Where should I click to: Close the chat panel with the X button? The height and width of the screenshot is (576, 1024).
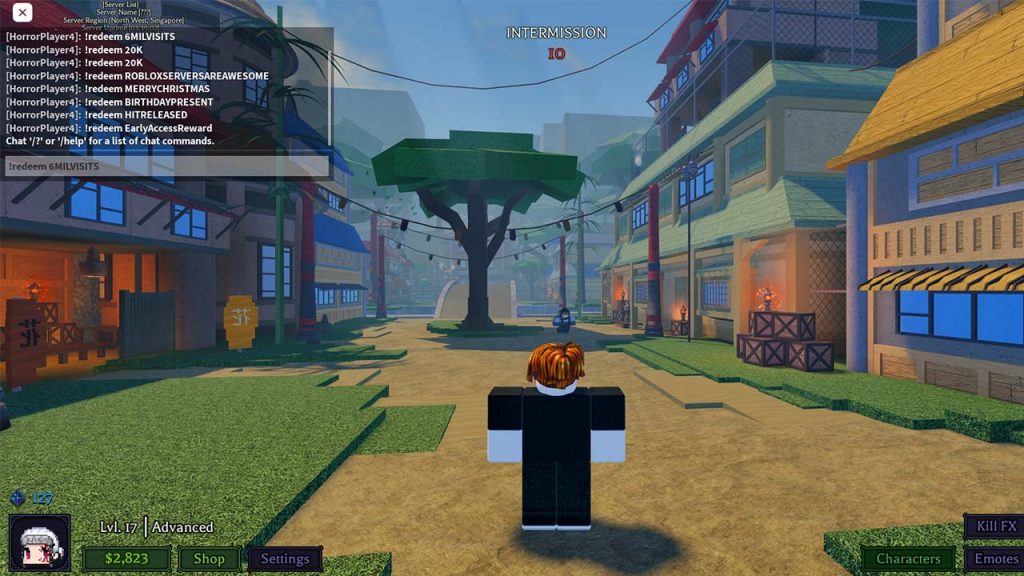coord(22,13)
